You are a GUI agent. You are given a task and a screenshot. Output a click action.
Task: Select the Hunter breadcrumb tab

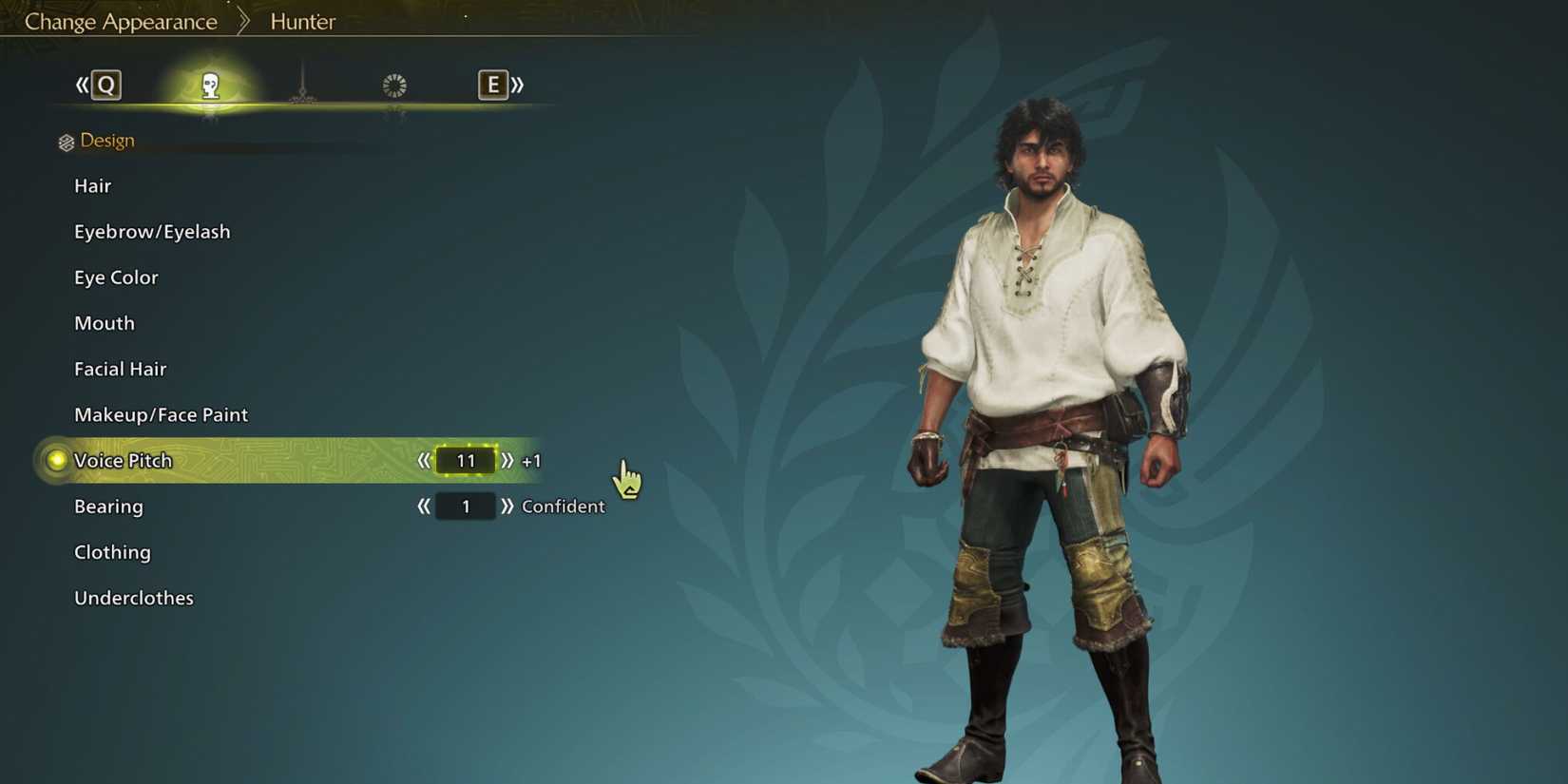[301, 20]
